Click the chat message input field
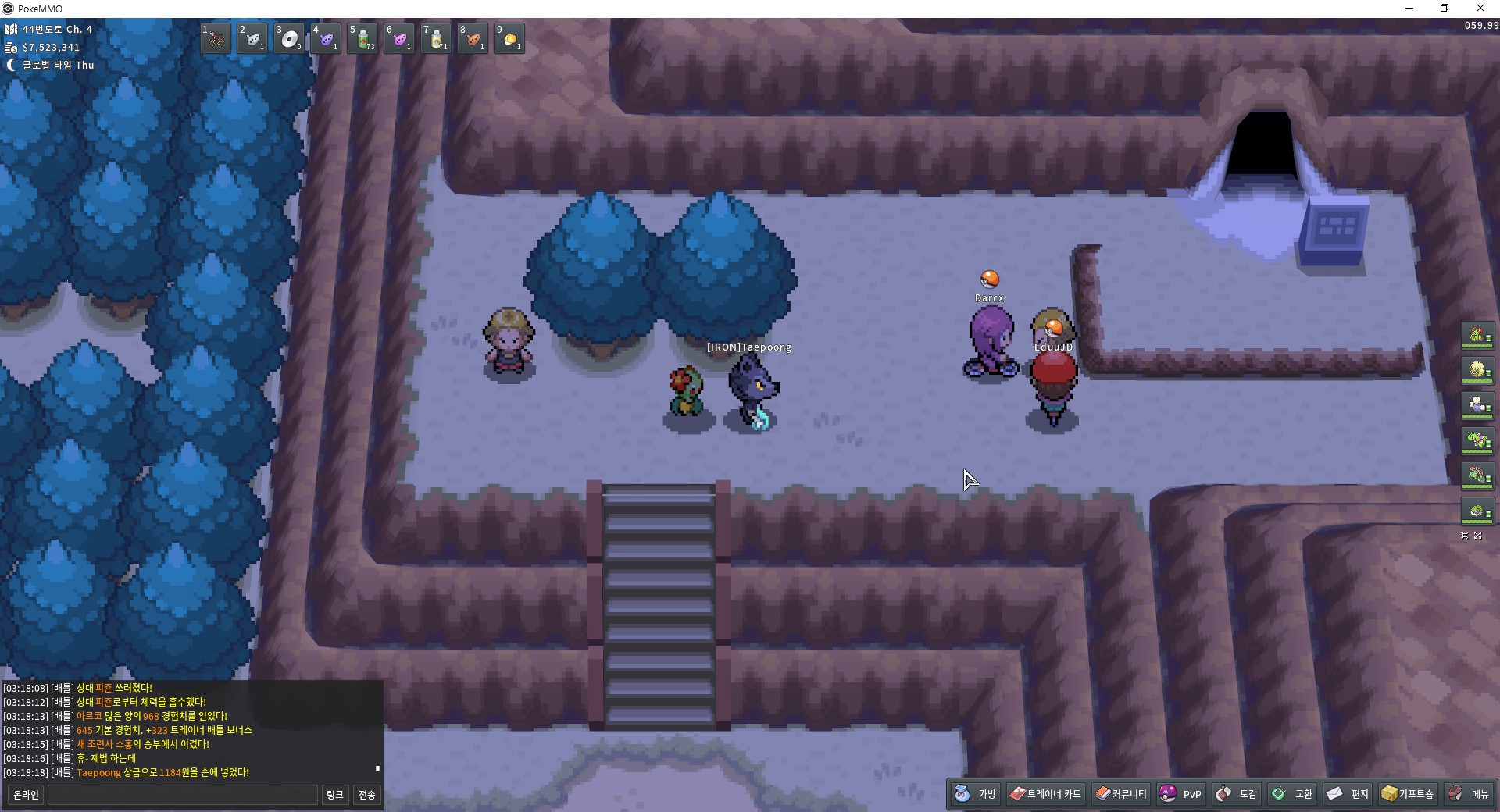The image size is (1500, 812). pos(183,795)
